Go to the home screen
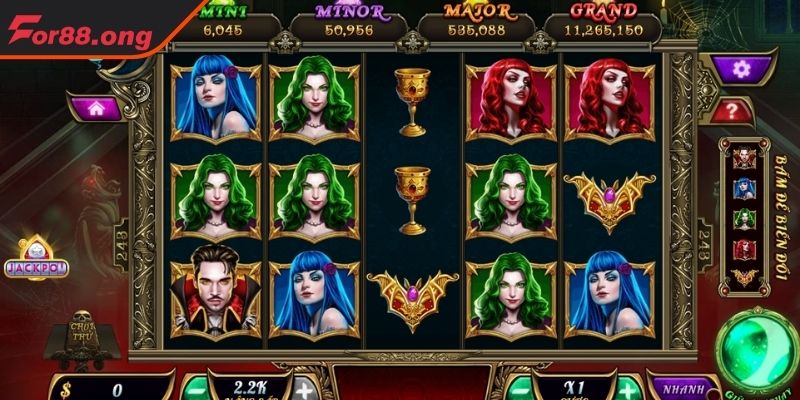Screen dimensions: 800x400 pyautogui.click(x=98, y=105)
